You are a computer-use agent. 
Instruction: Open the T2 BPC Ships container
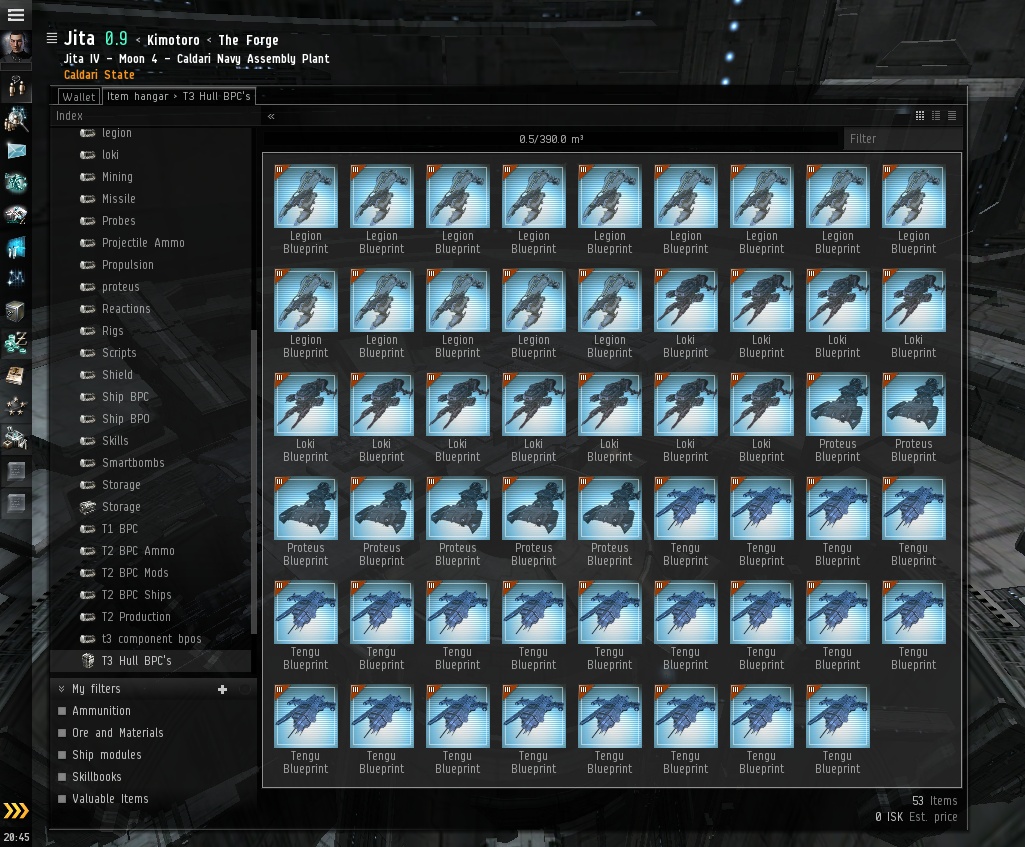(x=136, y=595)
